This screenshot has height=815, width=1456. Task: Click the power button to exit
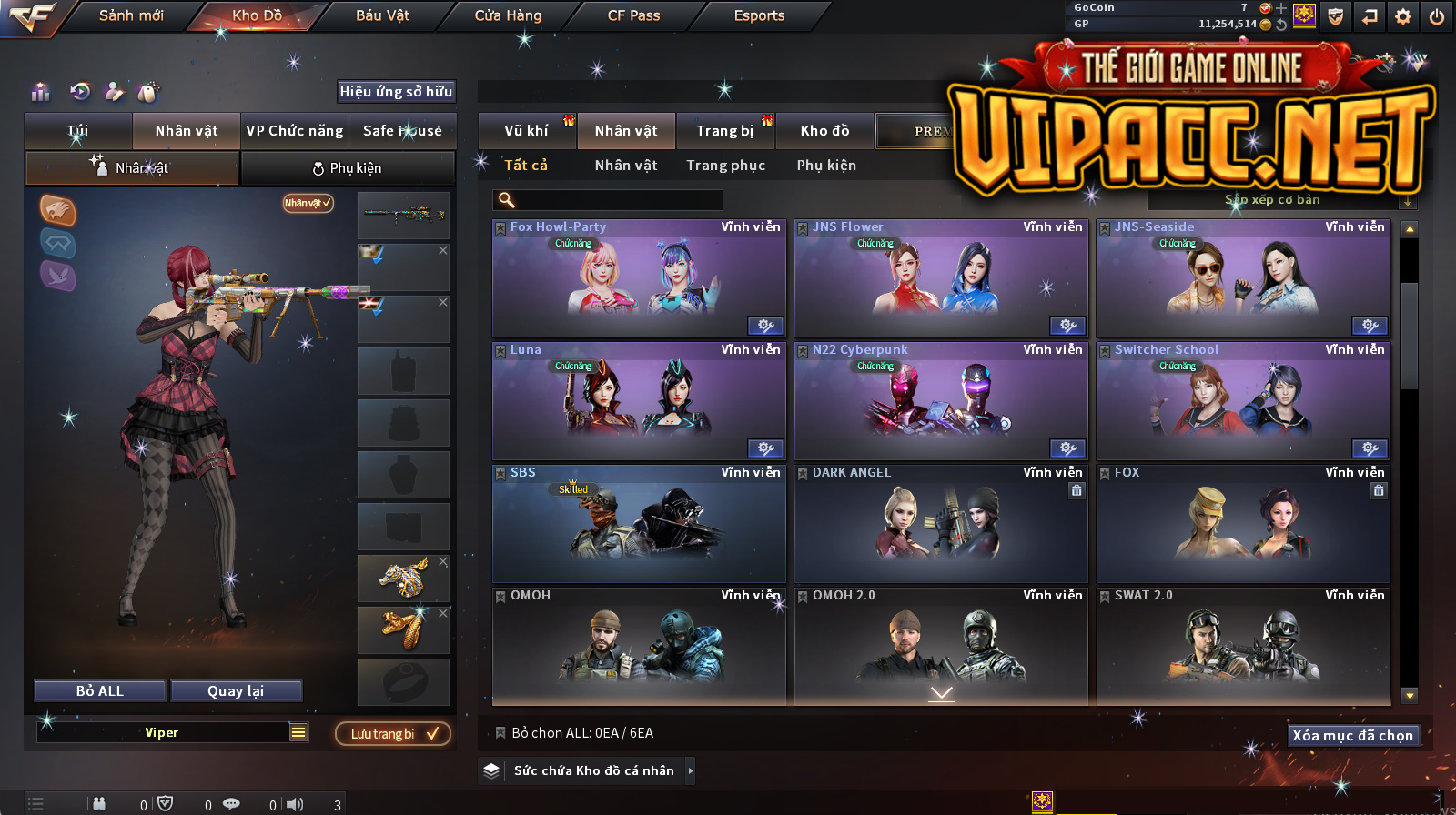tap(1437, 16)
